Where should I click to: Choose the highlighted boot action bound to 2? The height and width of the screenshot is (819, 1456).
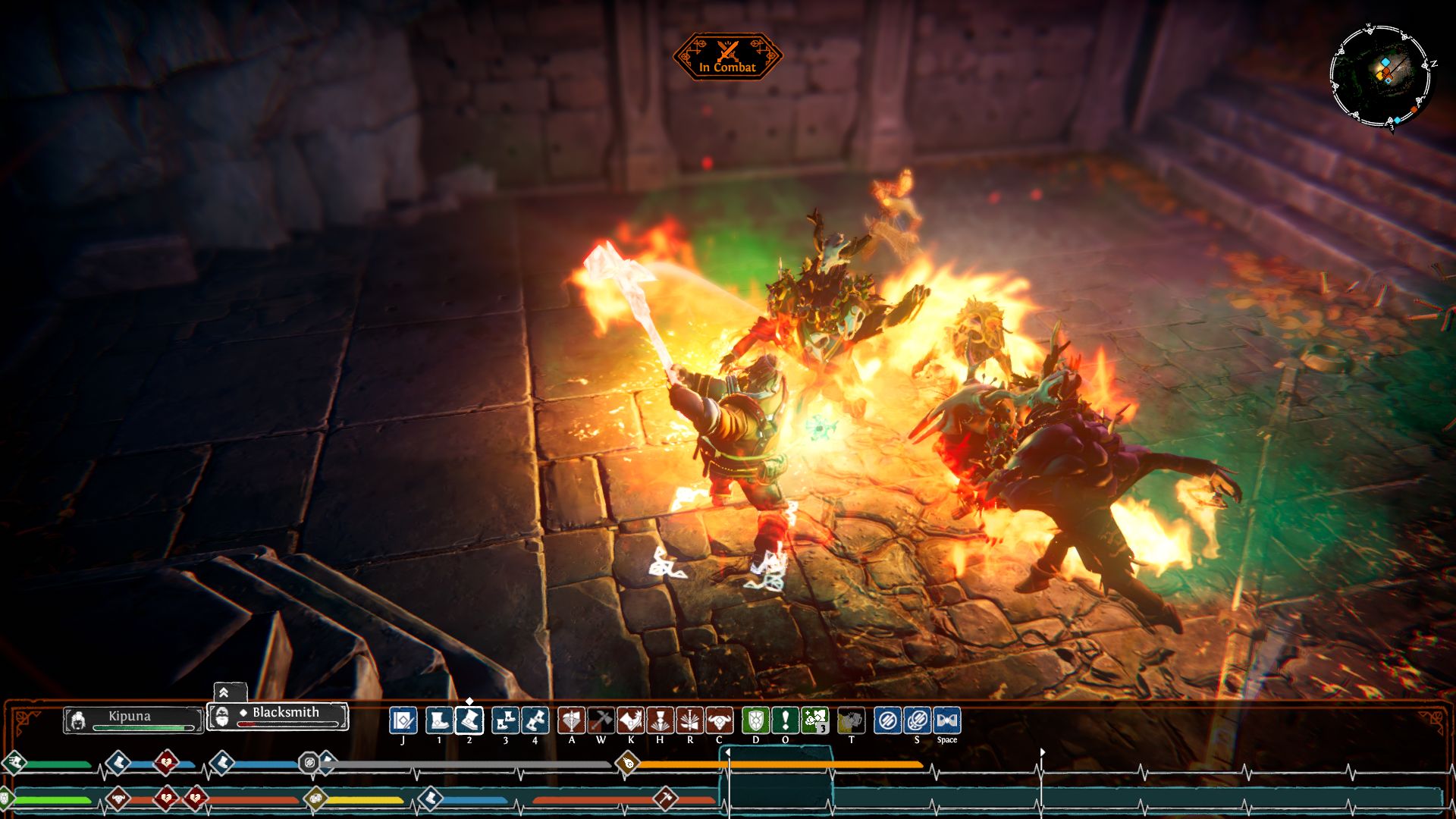(x=469, y=720)
